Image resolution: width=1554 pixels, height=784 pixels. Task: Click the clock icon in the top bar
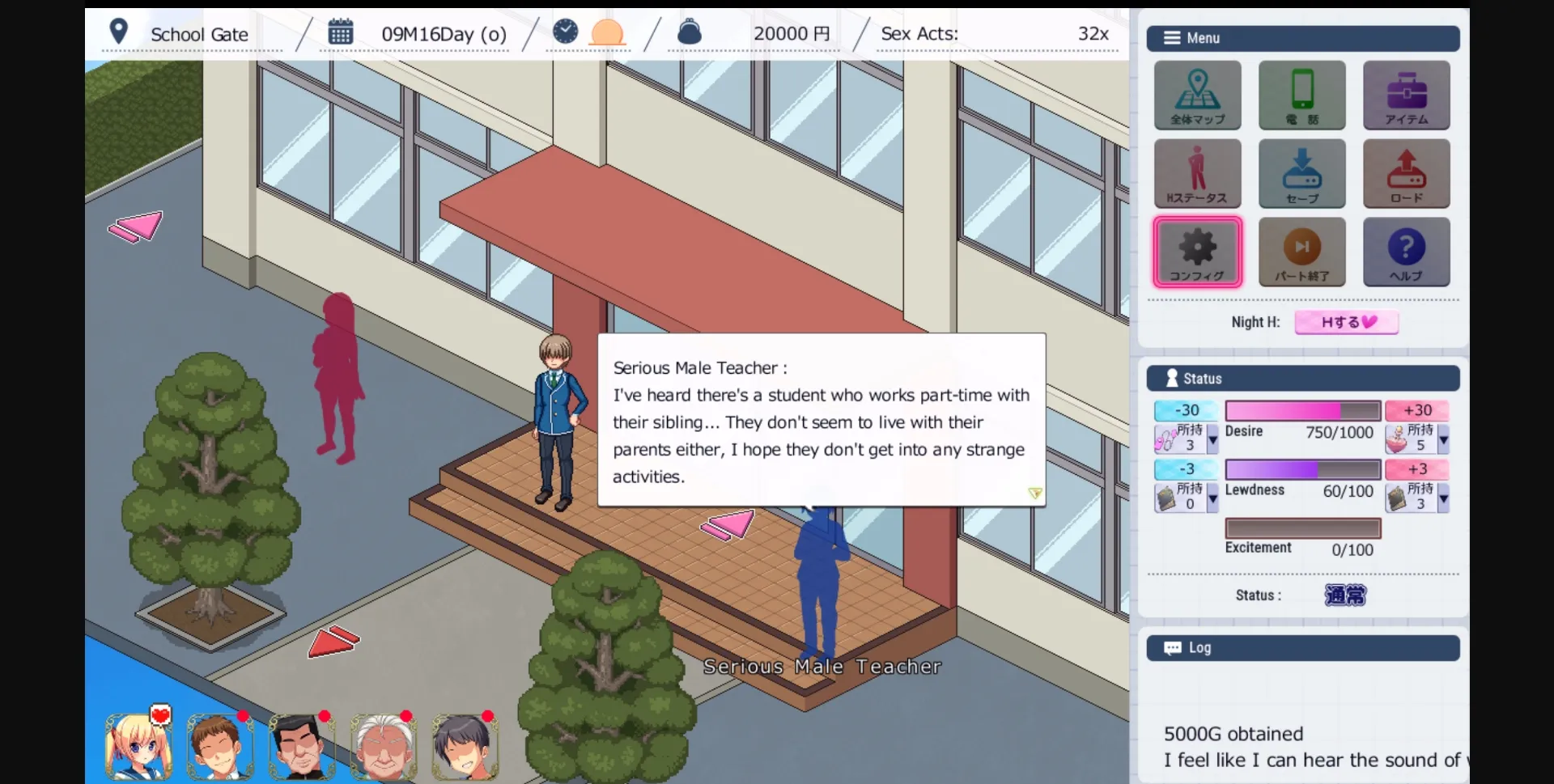566,32
